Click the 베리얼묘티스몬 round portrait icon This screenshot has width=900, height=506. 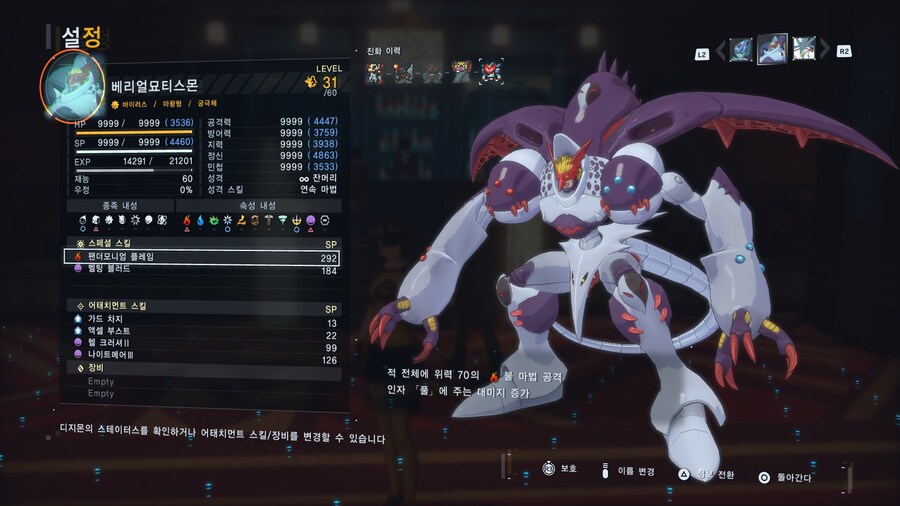tap(71, 86)
